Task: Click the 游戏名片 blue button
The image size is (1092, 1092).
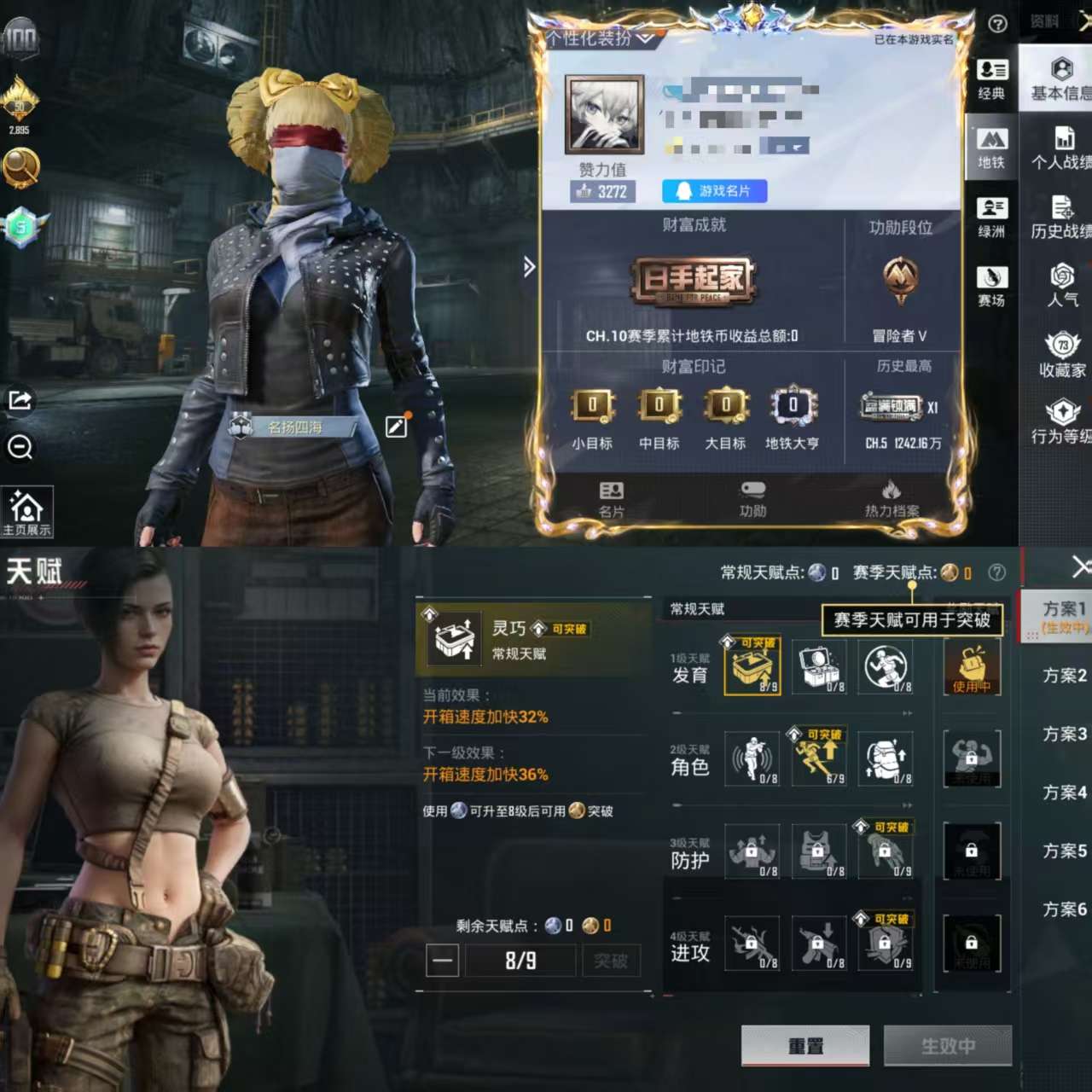Action: 714,191
